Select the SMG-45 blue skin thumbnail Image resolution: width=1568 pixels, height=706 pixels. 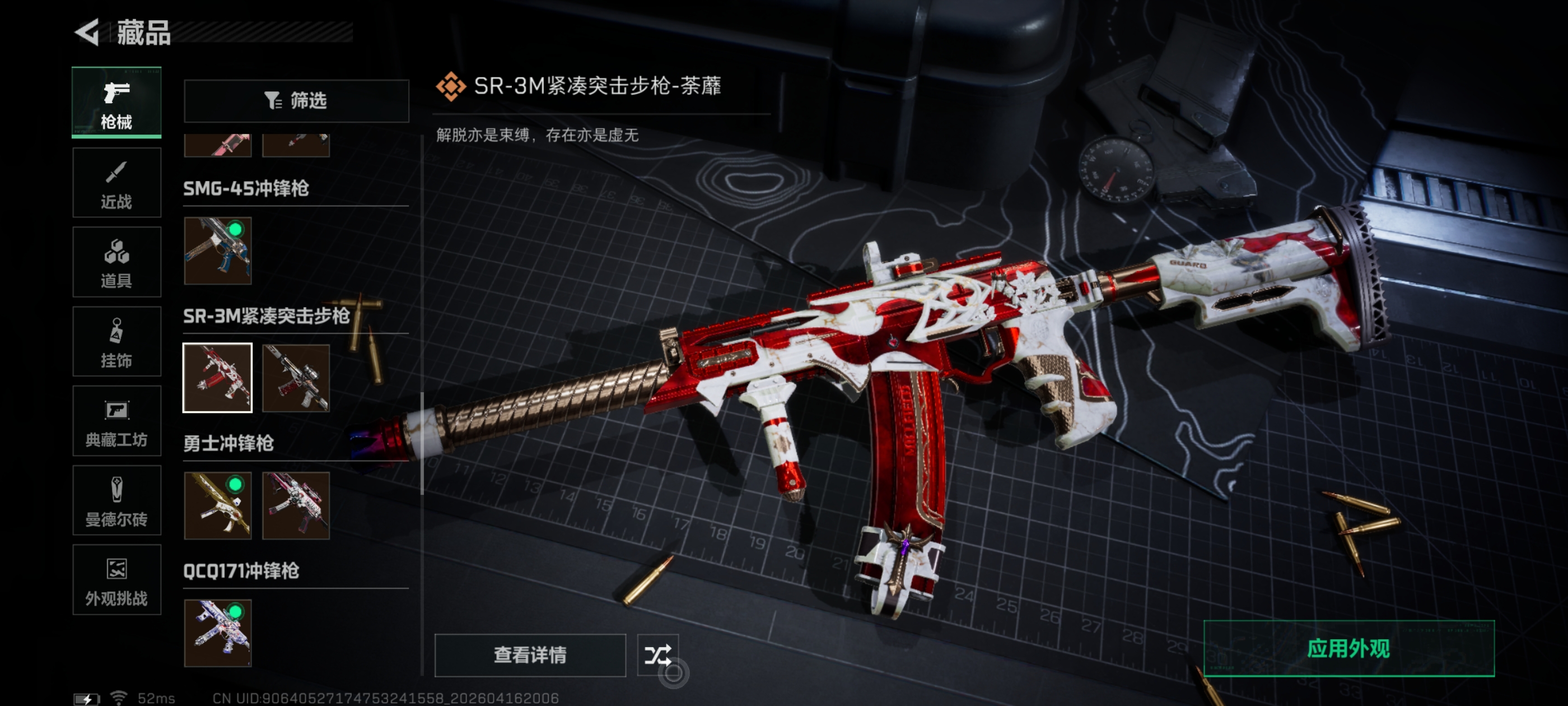tap(218, 251)
